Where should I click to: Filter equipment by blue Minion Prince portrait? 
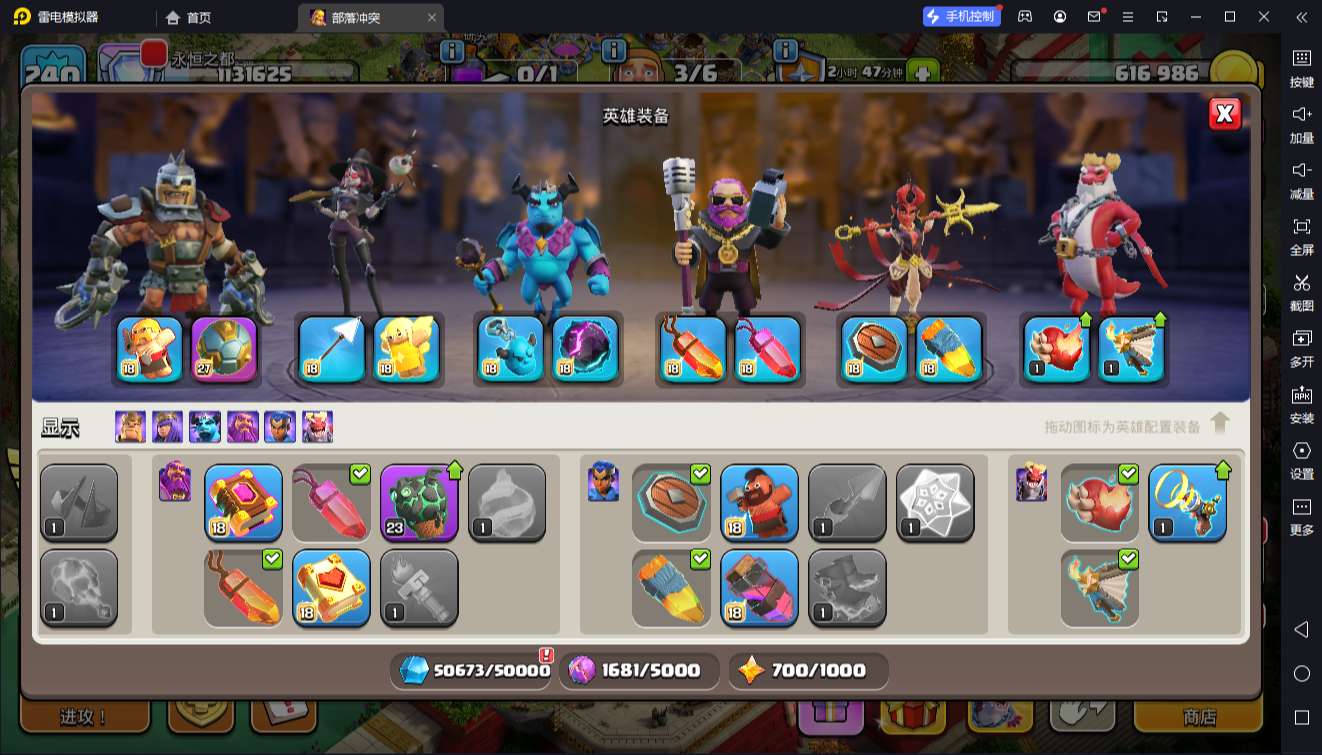[205, 427]
